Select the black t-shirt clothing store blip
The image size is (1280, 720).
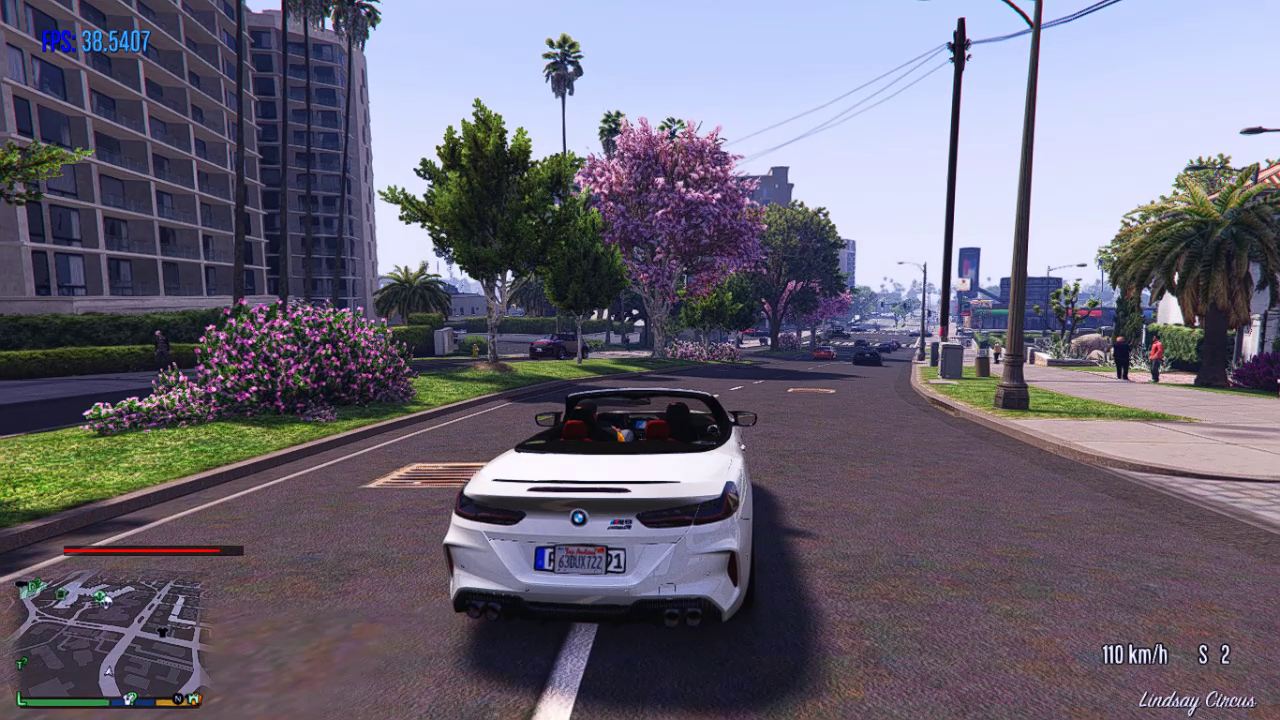pos(163,634)
